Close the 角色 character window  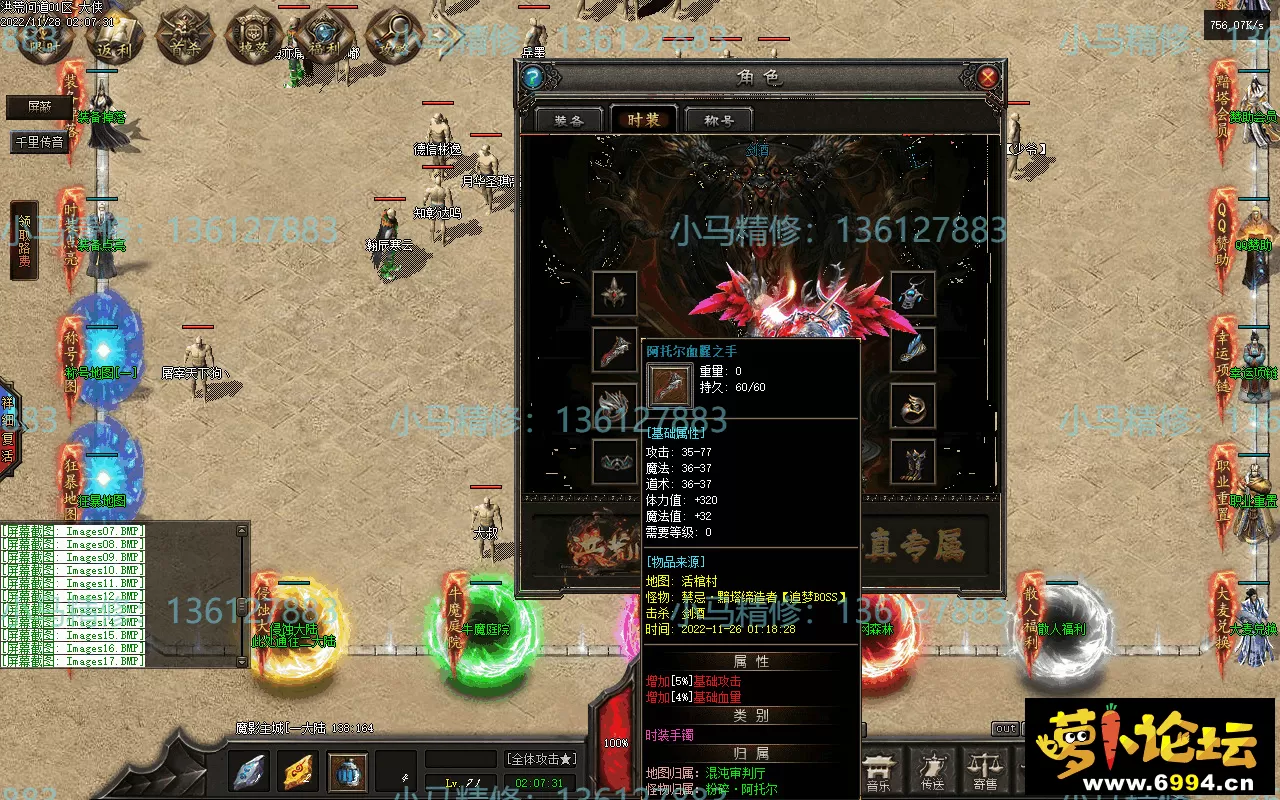tap(987, 77)
